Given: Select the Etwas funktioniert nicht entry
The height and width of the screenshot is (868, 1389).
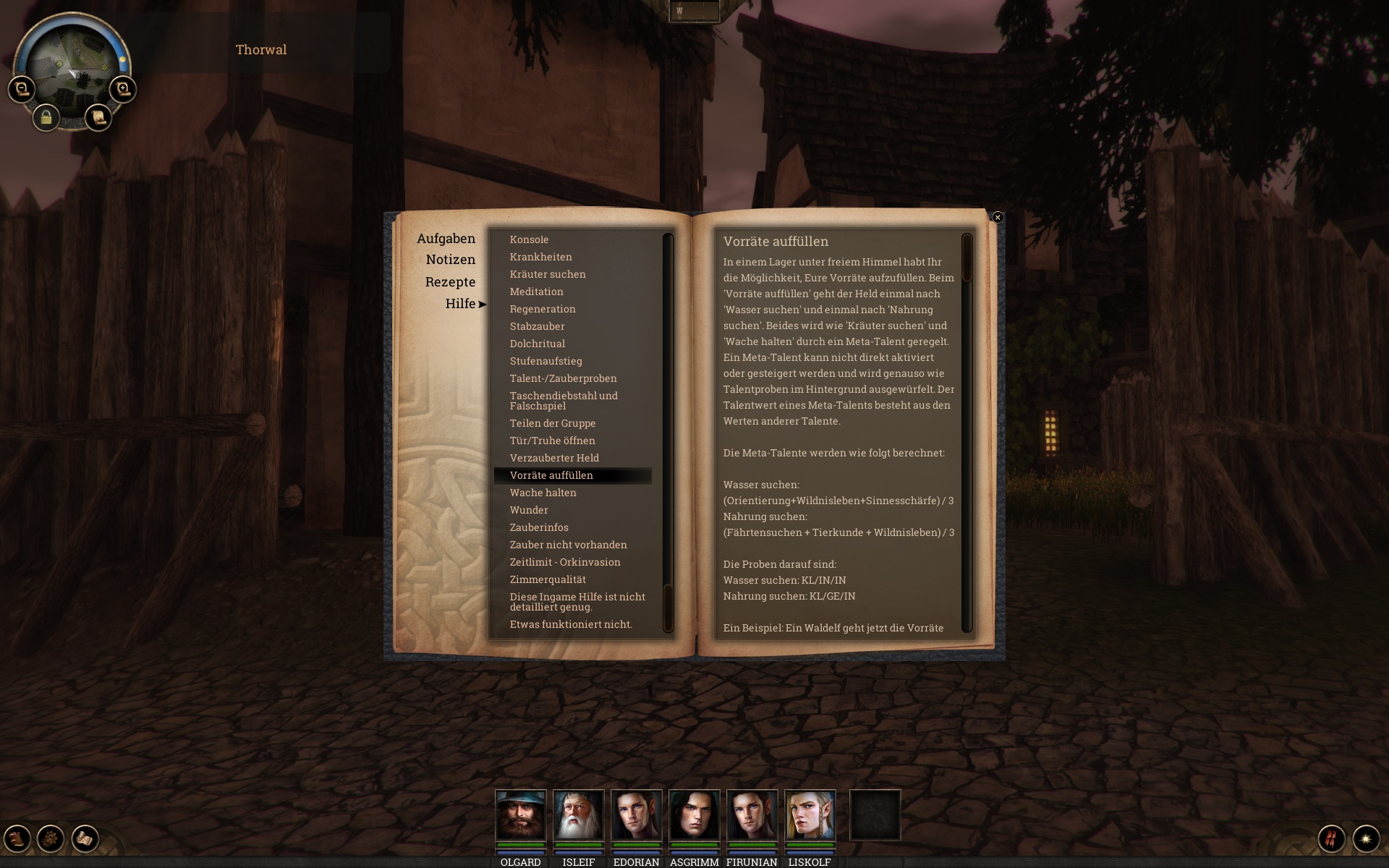Looking at the screenshot, I should pyautogui.click(x=571, y=624).
